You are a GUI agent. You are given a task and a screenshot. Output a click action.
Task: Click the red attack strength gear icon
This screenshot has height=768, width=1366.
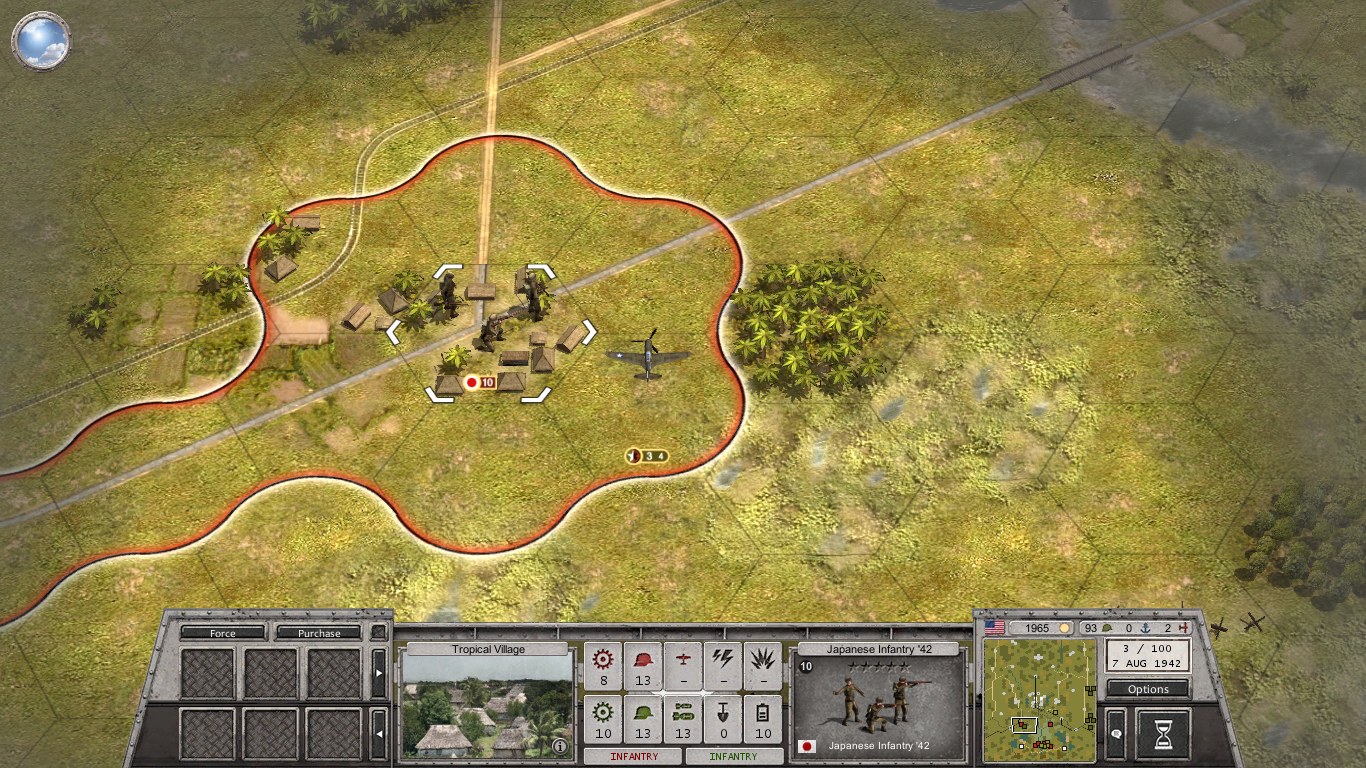click(x=603, y=660)
